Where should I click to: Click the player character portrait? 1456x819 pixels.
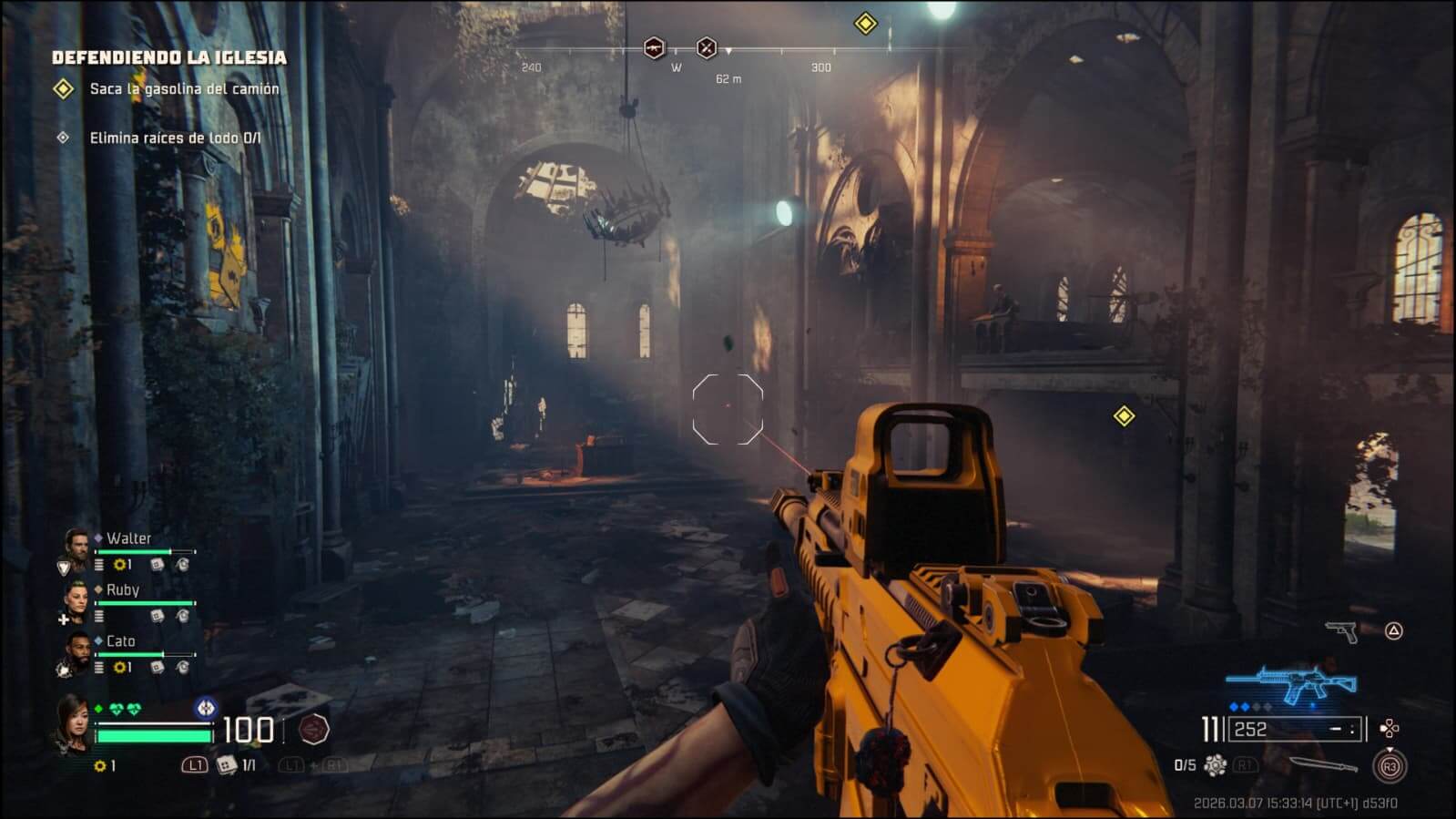tap(73, 723)
